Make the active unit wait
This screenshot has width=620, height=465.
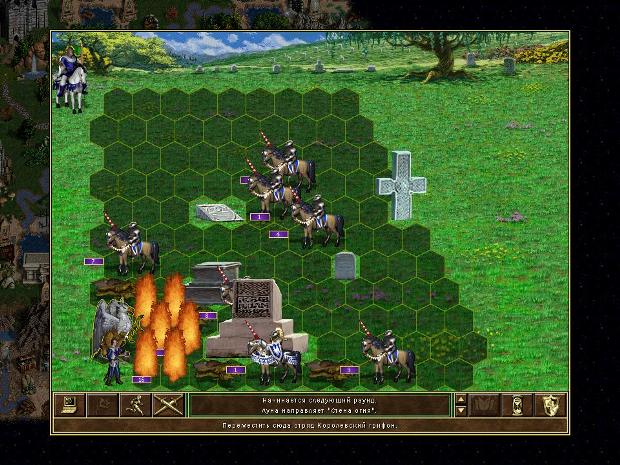point(518,405)
